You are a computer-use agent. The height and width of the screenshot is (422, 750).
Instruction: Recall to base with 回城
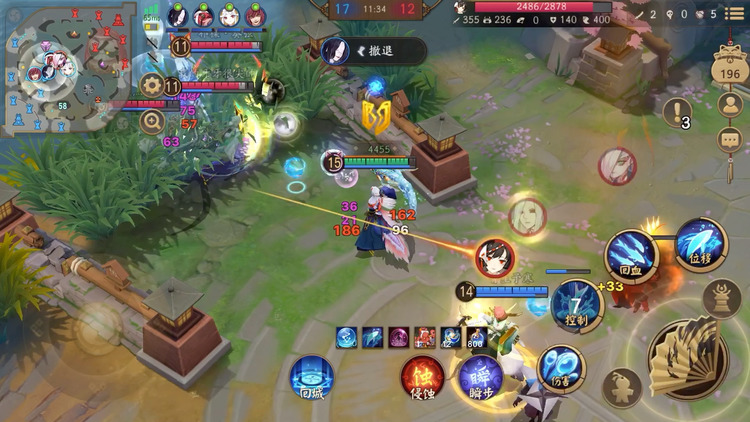[x=311, y=379]
